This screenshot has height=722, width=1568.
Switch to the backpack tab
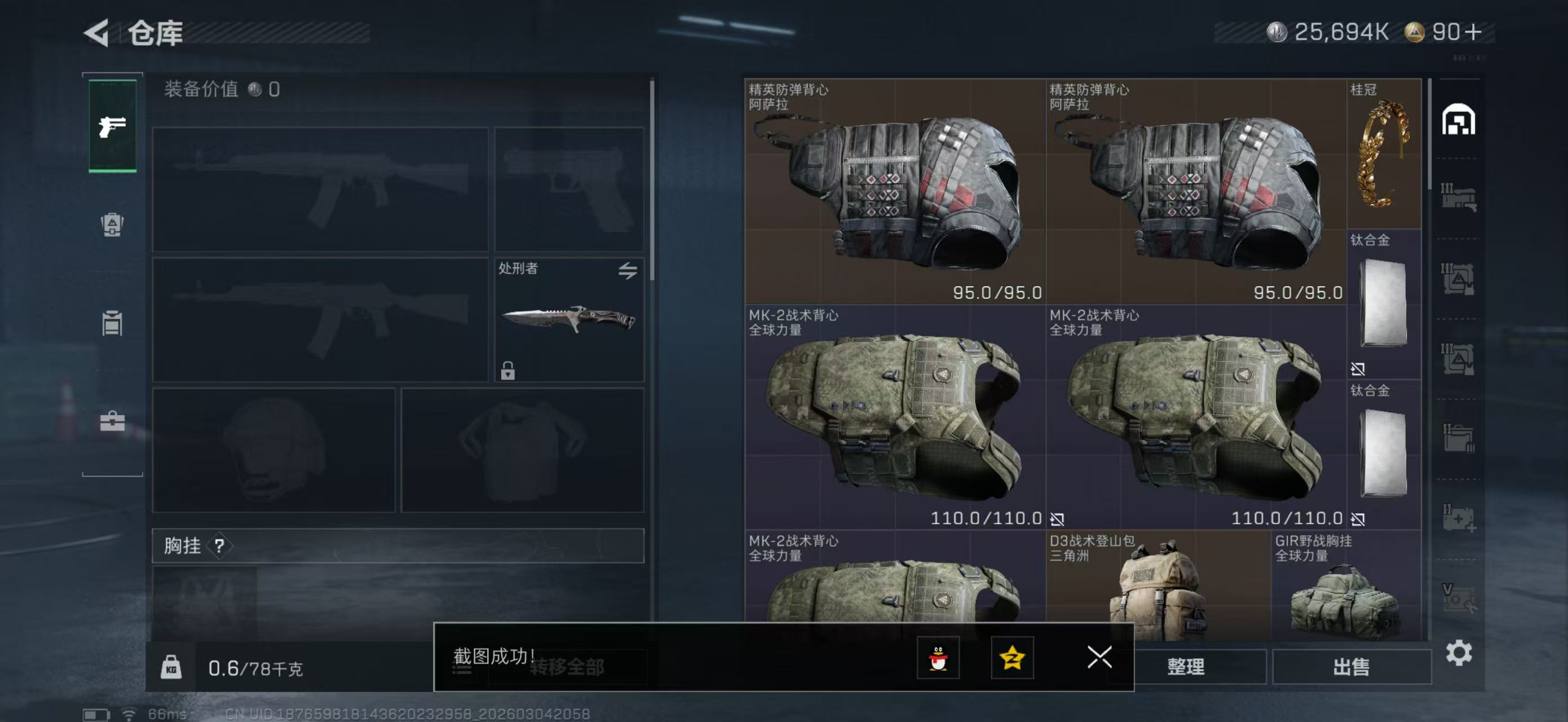pos(112,224)
